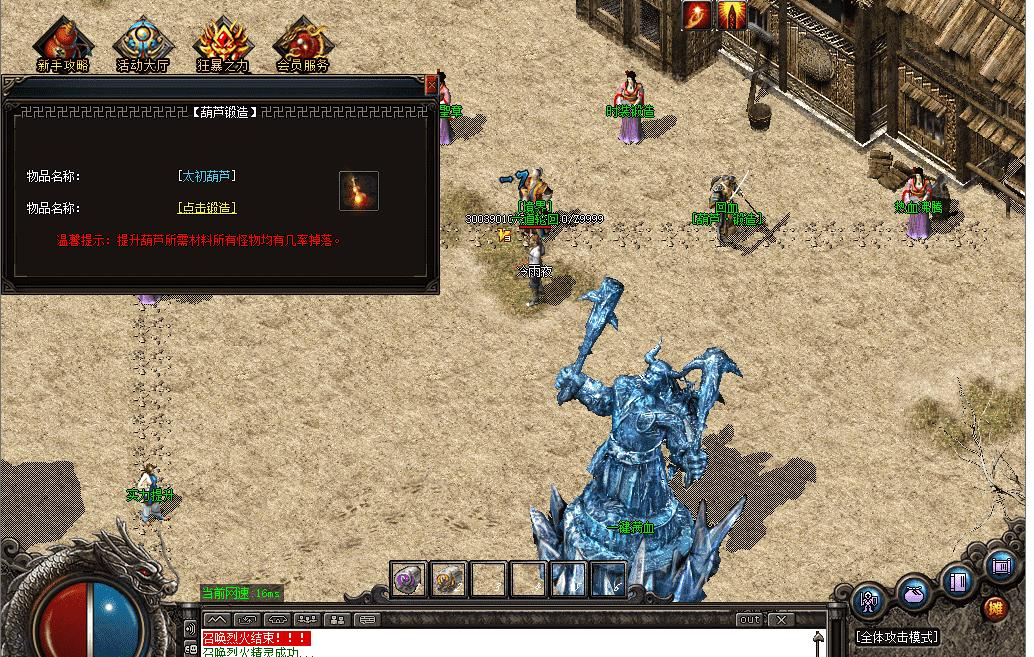
Task: Close the 葫芦锻造 forging window
Action: (431, 84)
